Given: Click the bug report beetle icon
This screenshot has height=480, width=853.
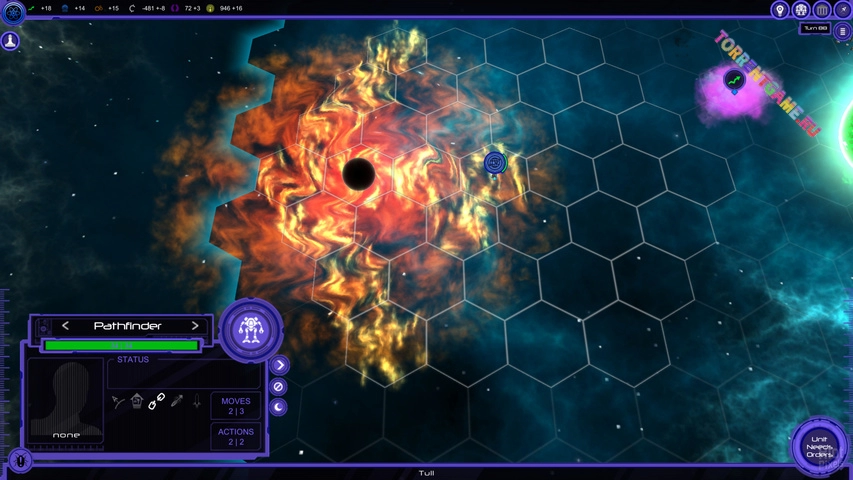Looking at the screenshot, I should coord(20,461).
